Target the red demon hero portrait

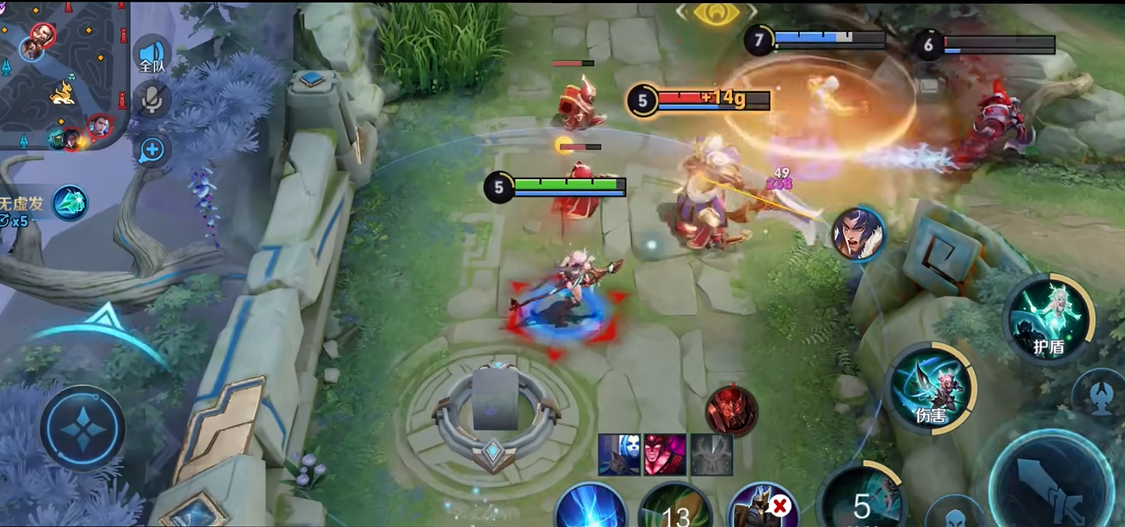[731, 410]
